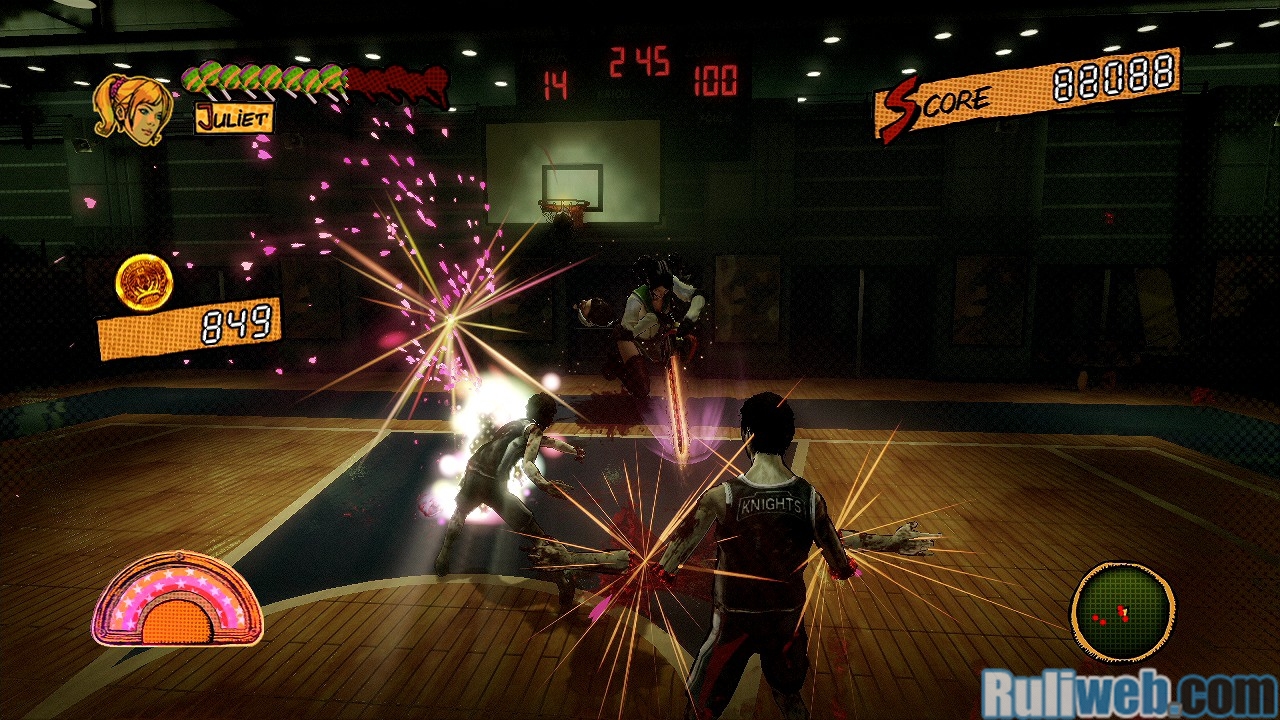Click the pink star sparkle meter

click(177, 600)
